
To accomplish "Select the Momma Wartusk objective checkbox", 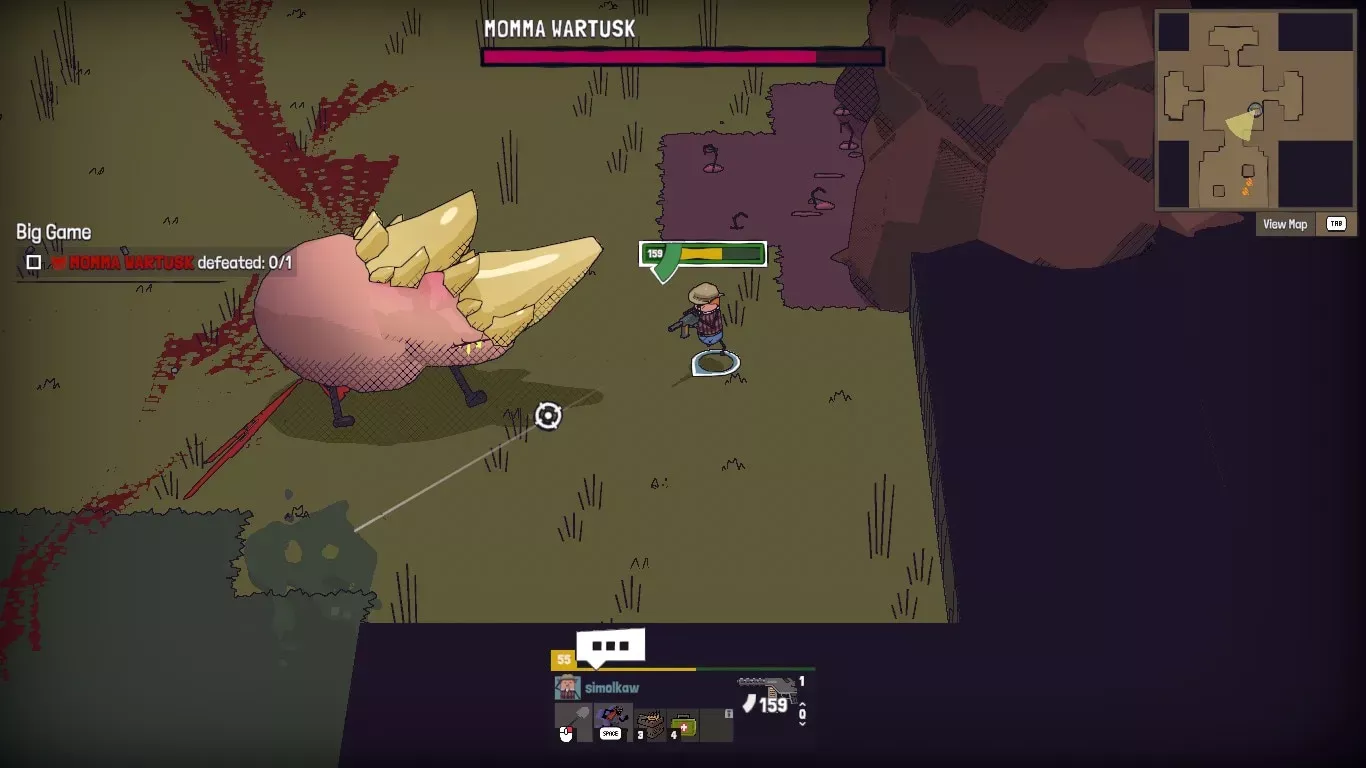I will [x=34, y=262].
